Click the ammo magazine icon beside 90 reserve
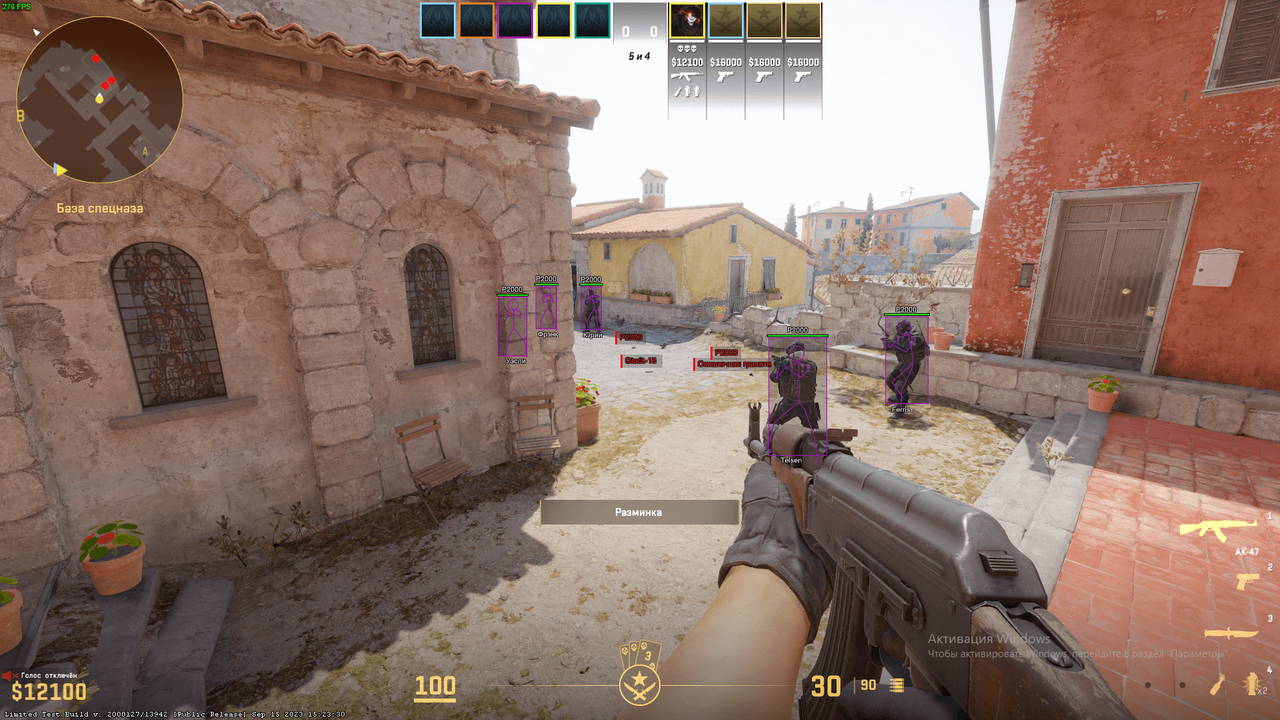 pyautogui.click(x=896, y=686)
